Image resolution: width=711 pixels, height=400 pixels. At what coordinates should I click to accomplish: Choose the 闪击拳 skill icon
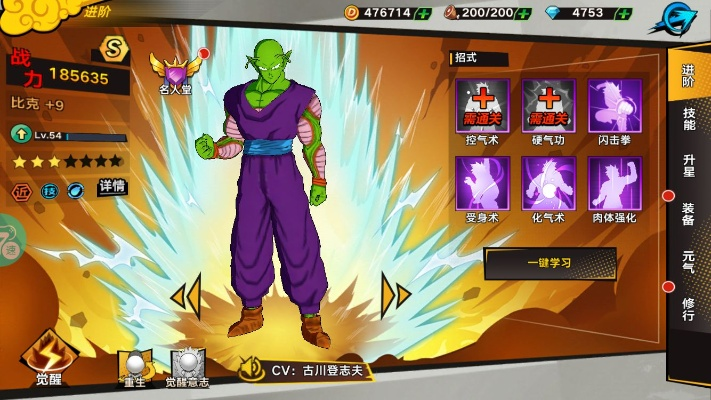click(x=615, y=106)
